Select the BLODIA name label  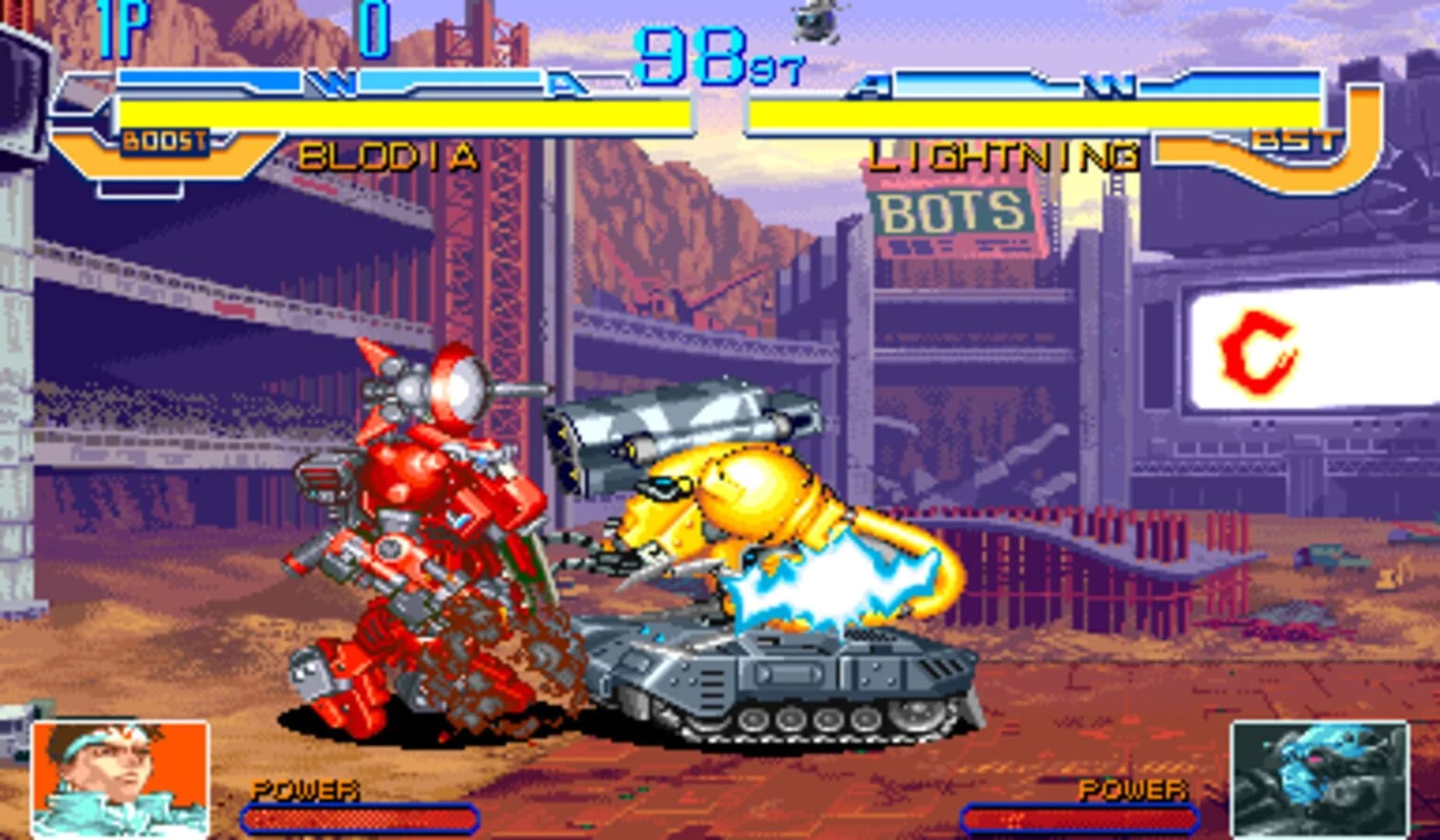(387, 156)
